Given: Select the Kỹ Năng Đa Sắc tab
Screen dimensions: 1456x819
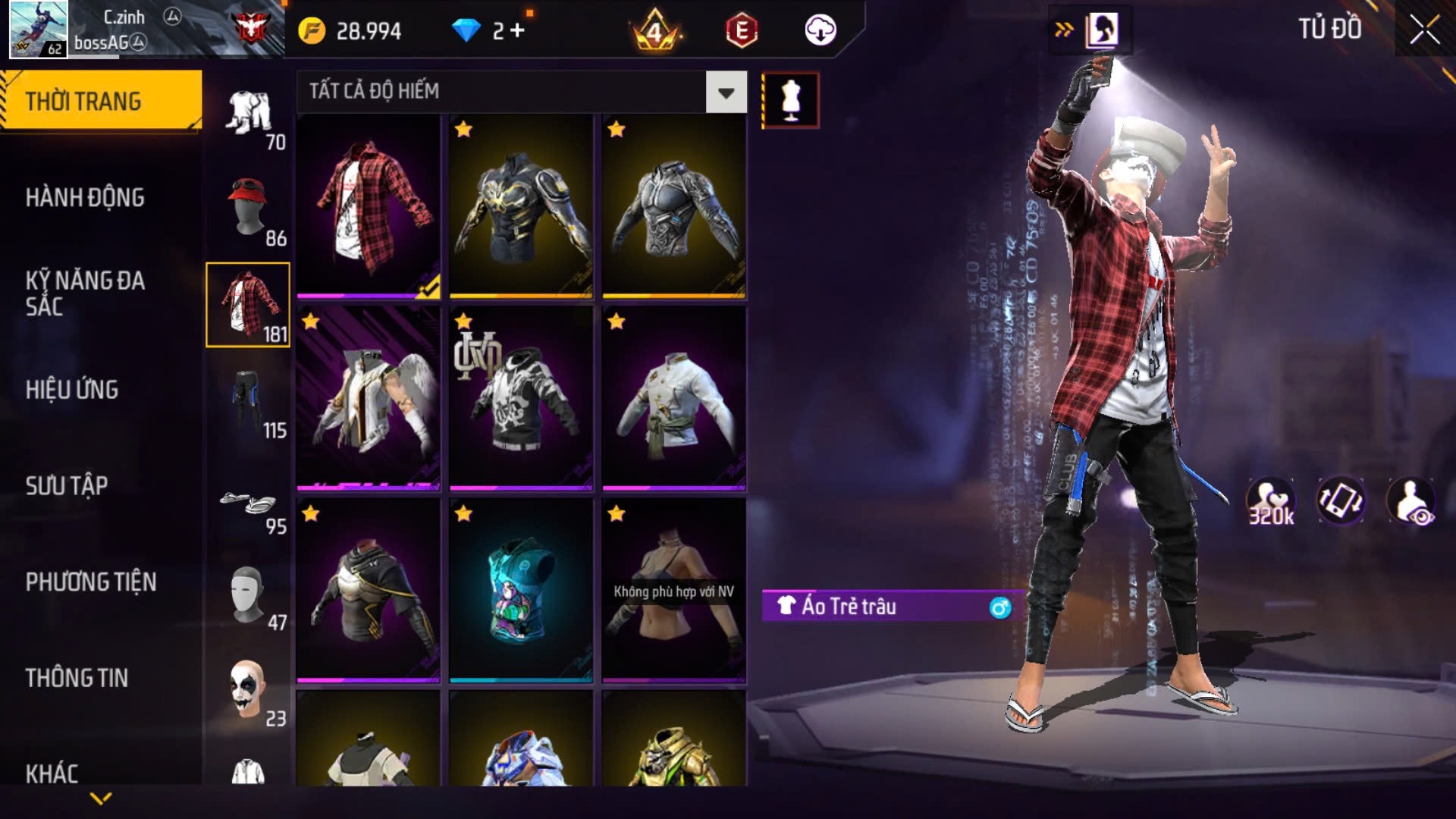Looking at the screenshot, I should [85, 293].
